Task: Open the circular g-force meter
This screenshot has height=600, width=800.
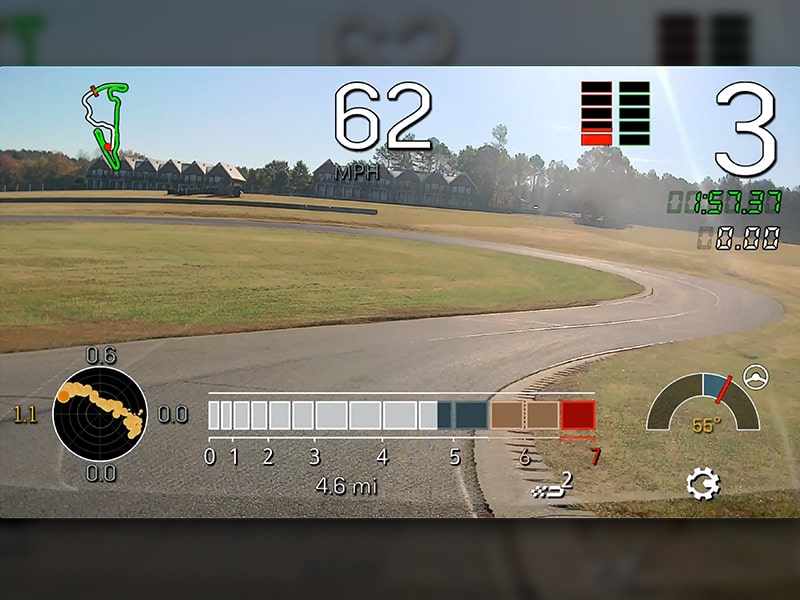Action: 100,413
